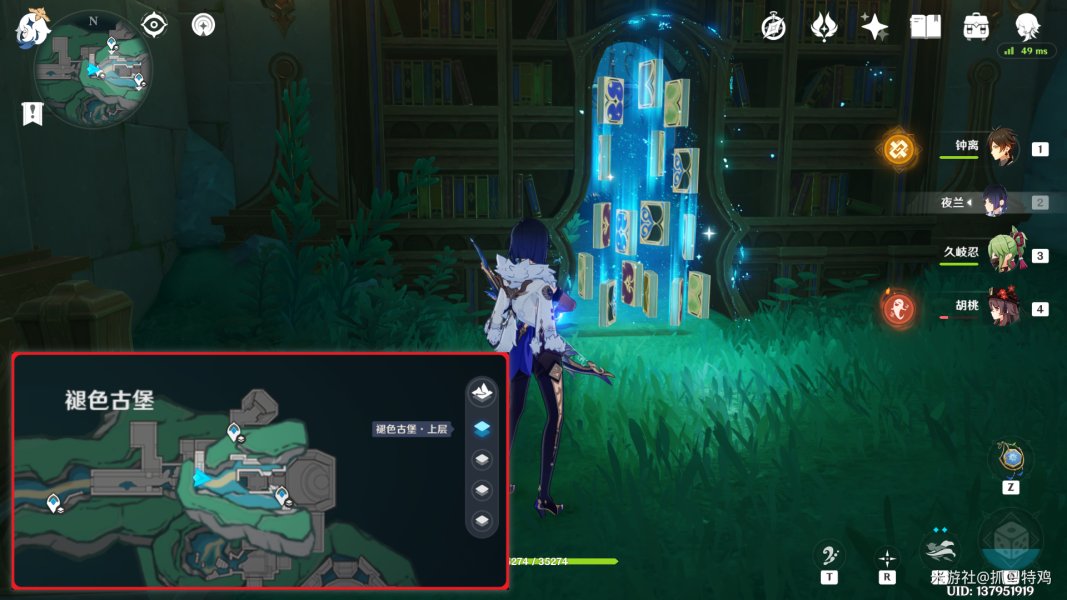The image size is (1067, 600).
Task: Open the character screen head icon
Action: pos(1027,26)
